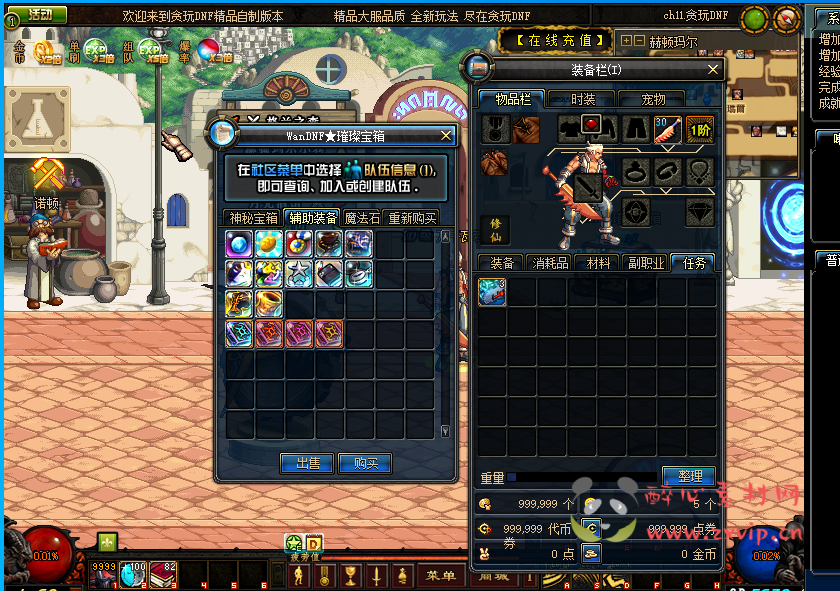Open the 宠物 pet tab
The image size is (840, 591).
[x=653, y=99]
